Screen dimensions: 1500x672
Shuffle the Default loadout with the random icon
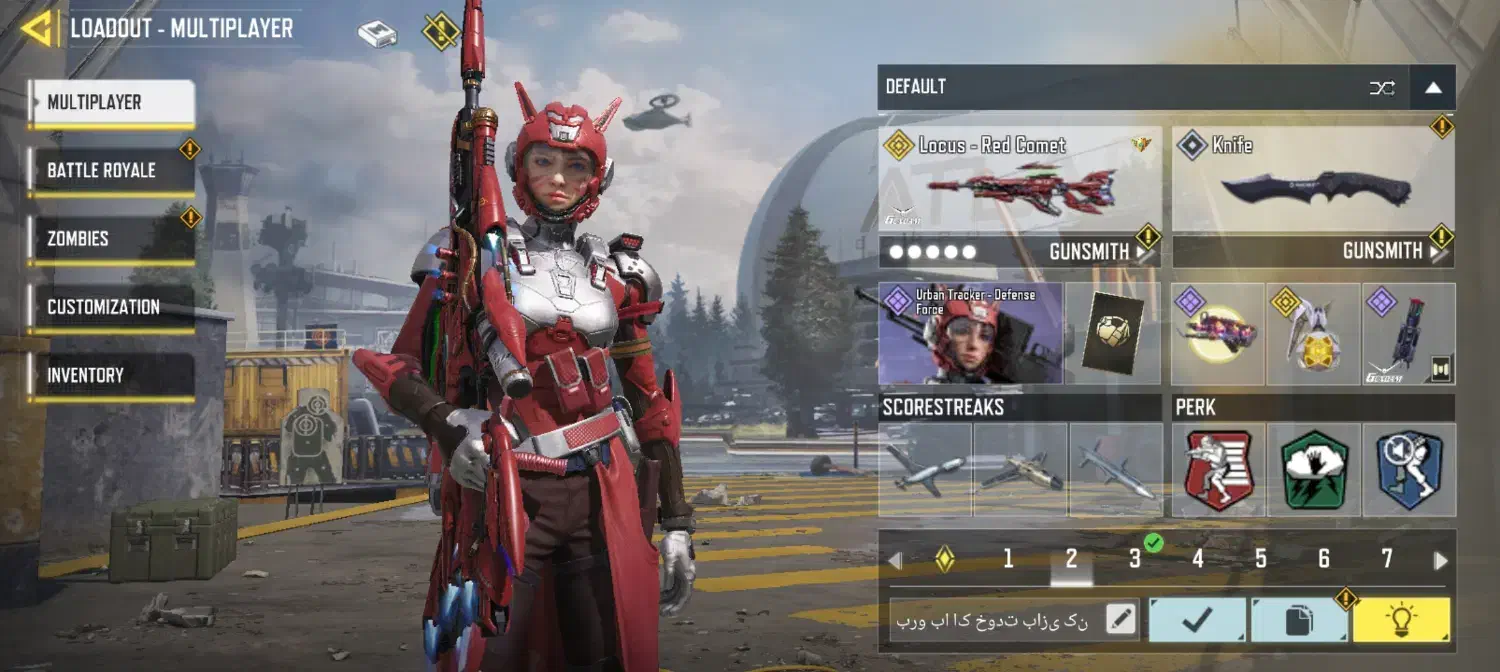1382,88
